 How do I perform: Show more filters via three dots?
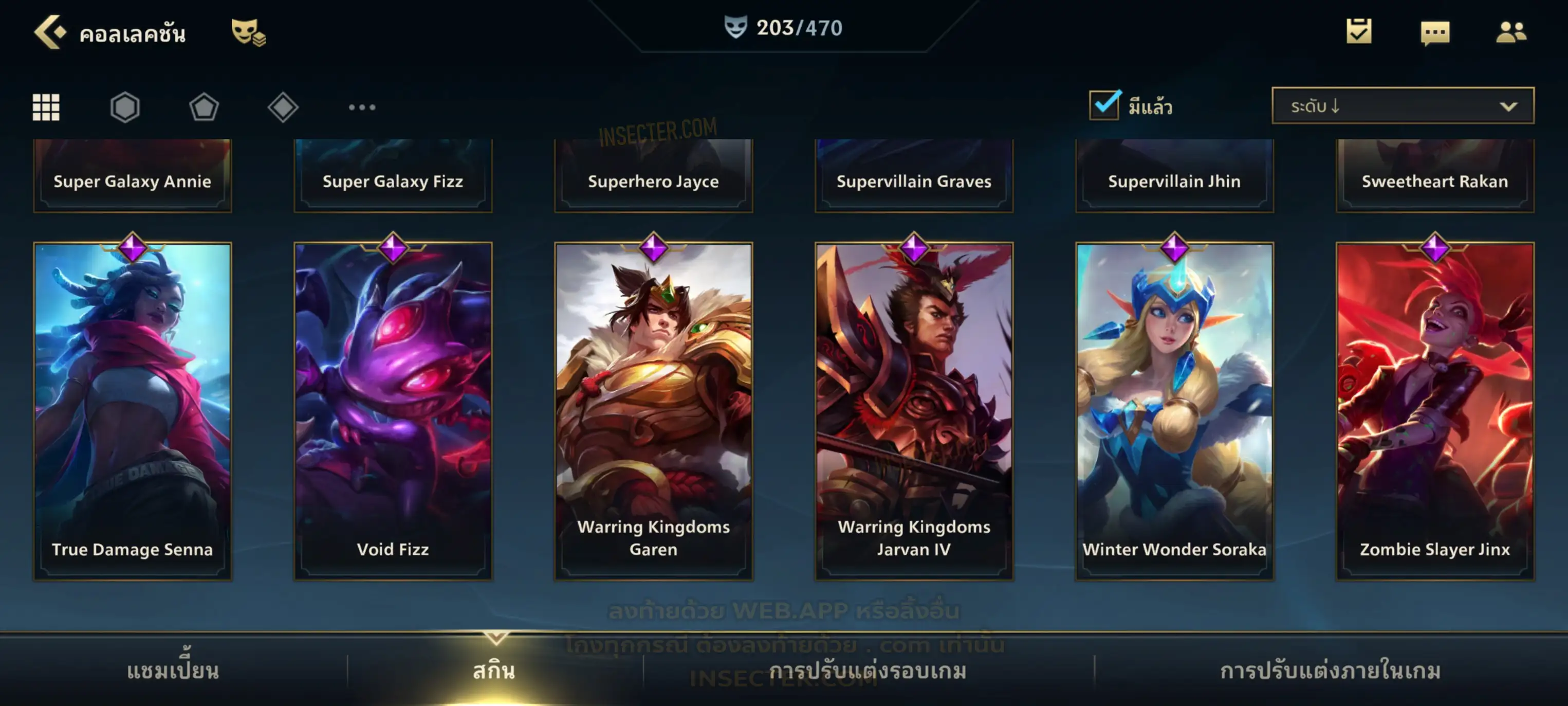(x=362, y=107)
